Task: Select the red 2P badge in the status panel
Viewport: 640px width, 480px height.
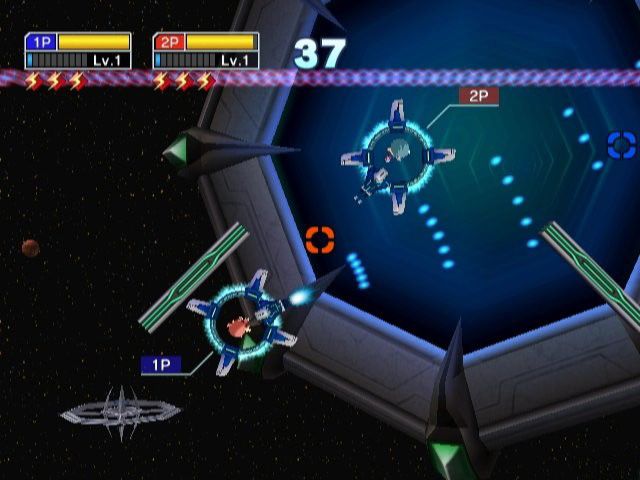Action: pos(169,42)
